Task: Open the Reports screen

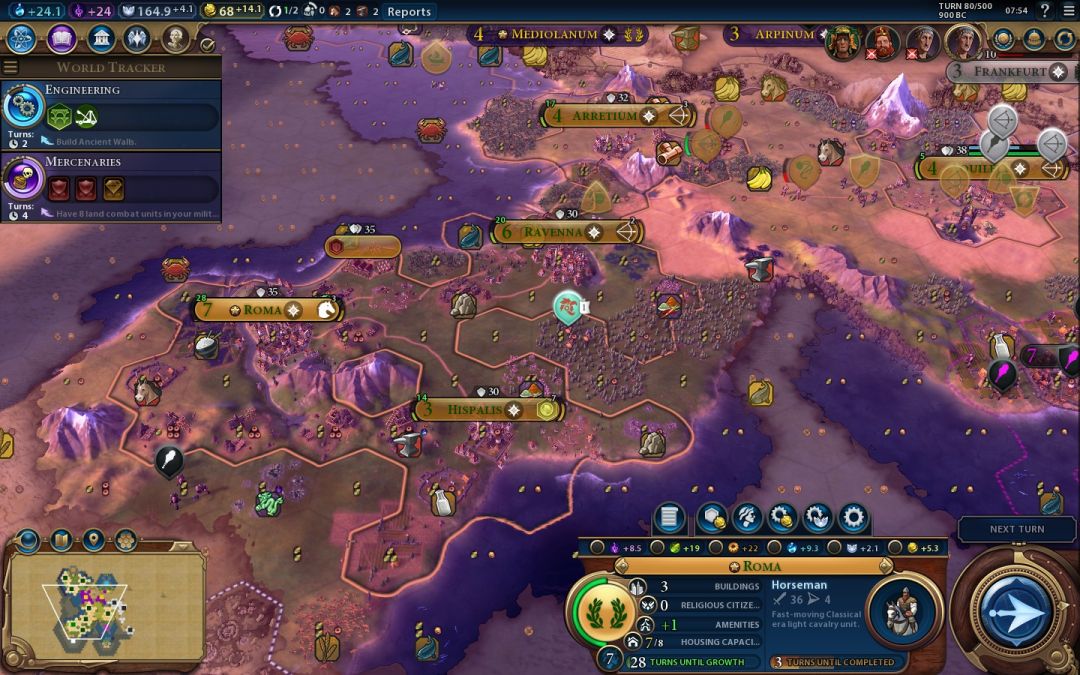Action: pyautogui.click(x=409, y=12)
